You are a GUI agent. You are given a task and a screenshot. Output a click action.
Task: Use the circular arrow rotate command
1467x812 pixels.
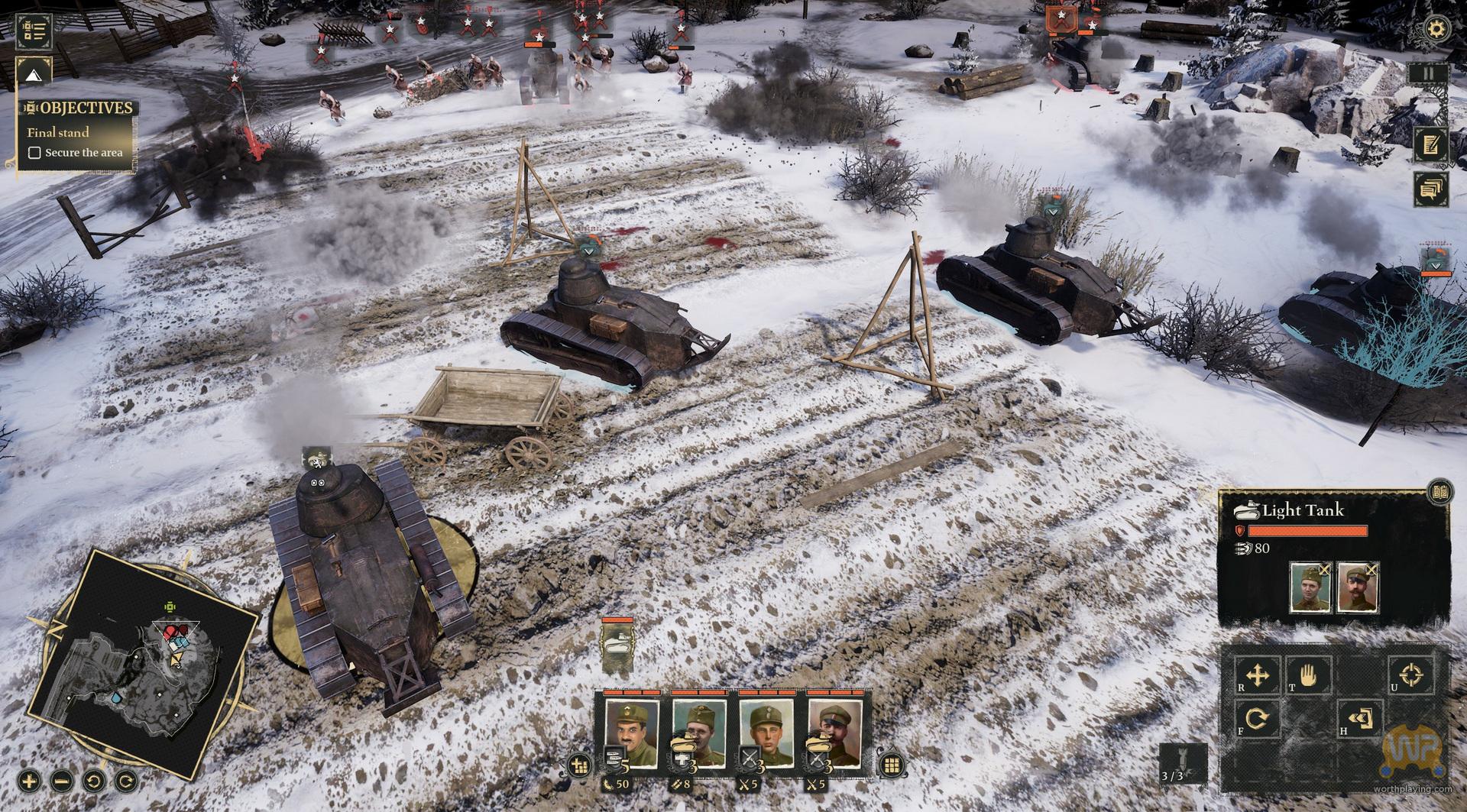pyautogui.click(x=1258, y=719)
